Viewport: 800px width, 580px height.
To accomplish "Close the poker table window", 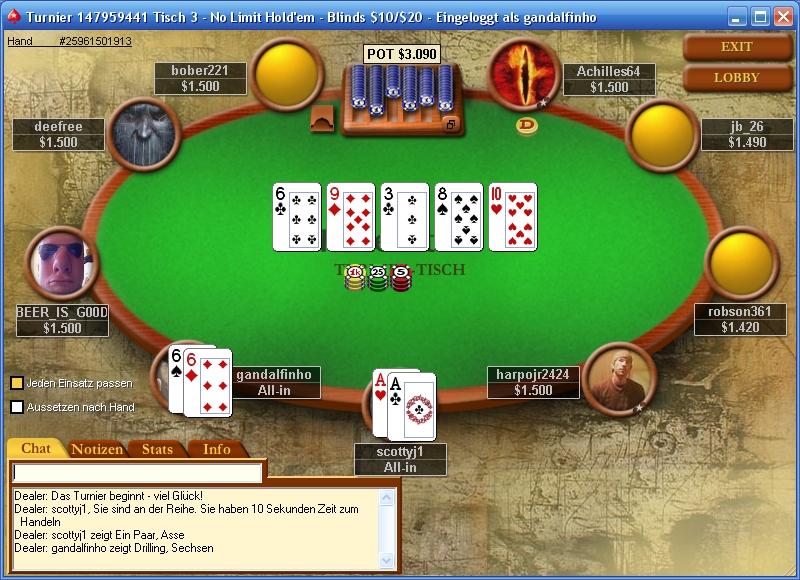I will tap(782, 17).
